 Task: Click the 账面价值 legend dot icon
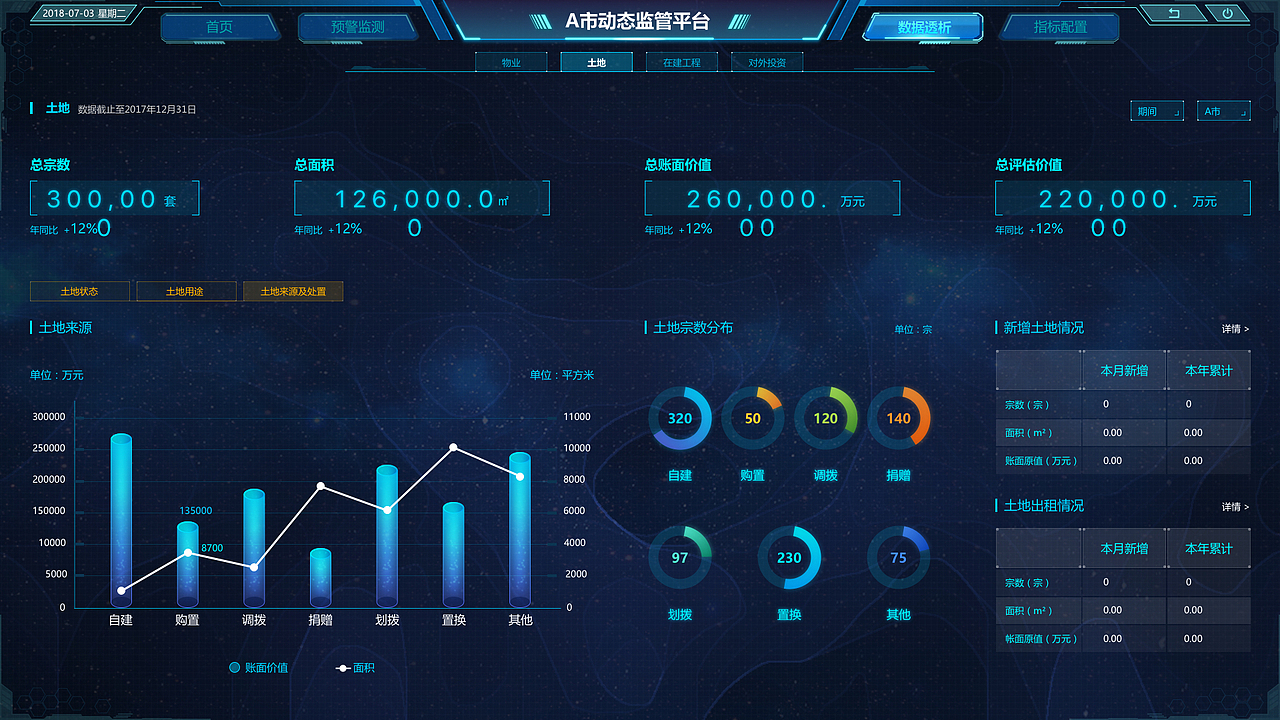pyautogui.click(x=235, y=667)
